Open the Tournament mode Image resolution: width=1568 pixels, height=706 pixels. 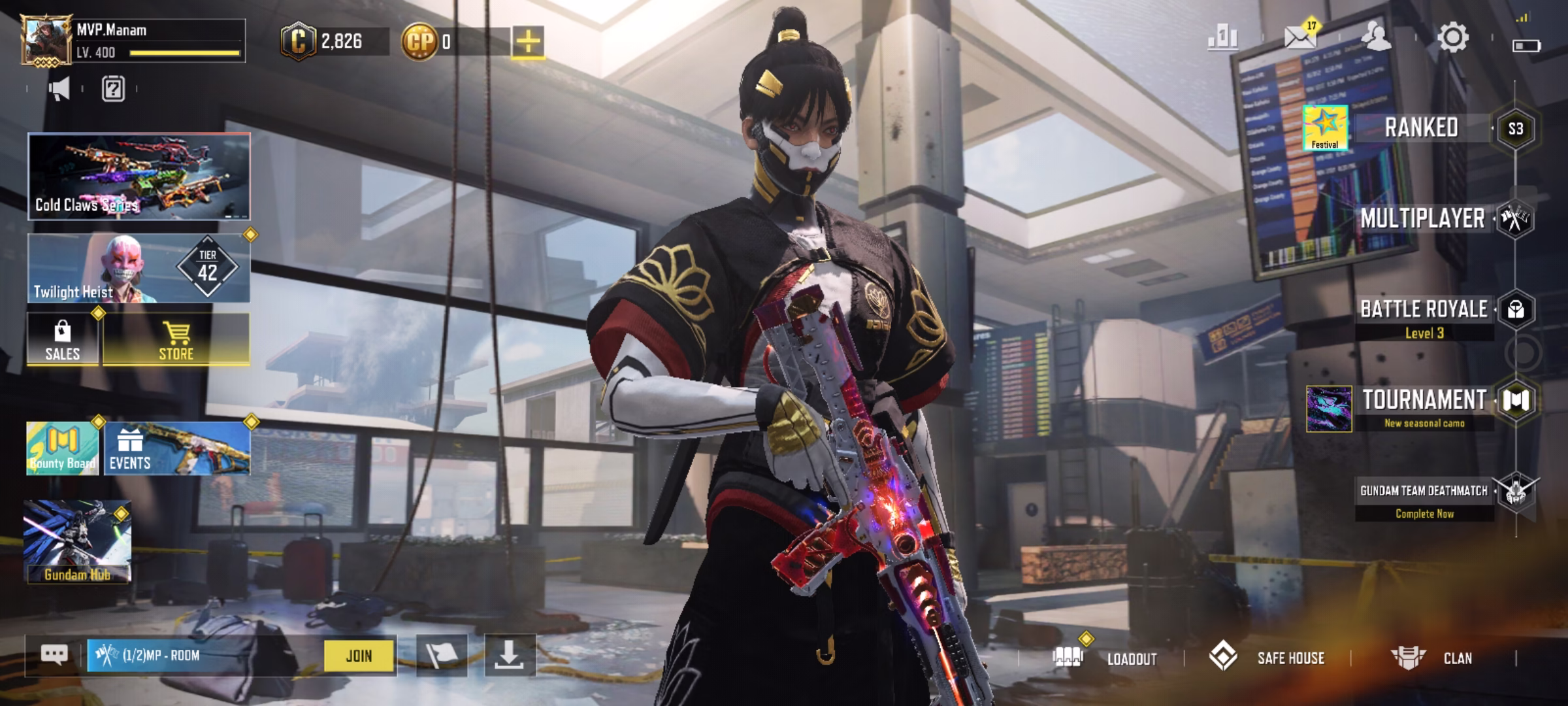click(x=1424, y=400)
